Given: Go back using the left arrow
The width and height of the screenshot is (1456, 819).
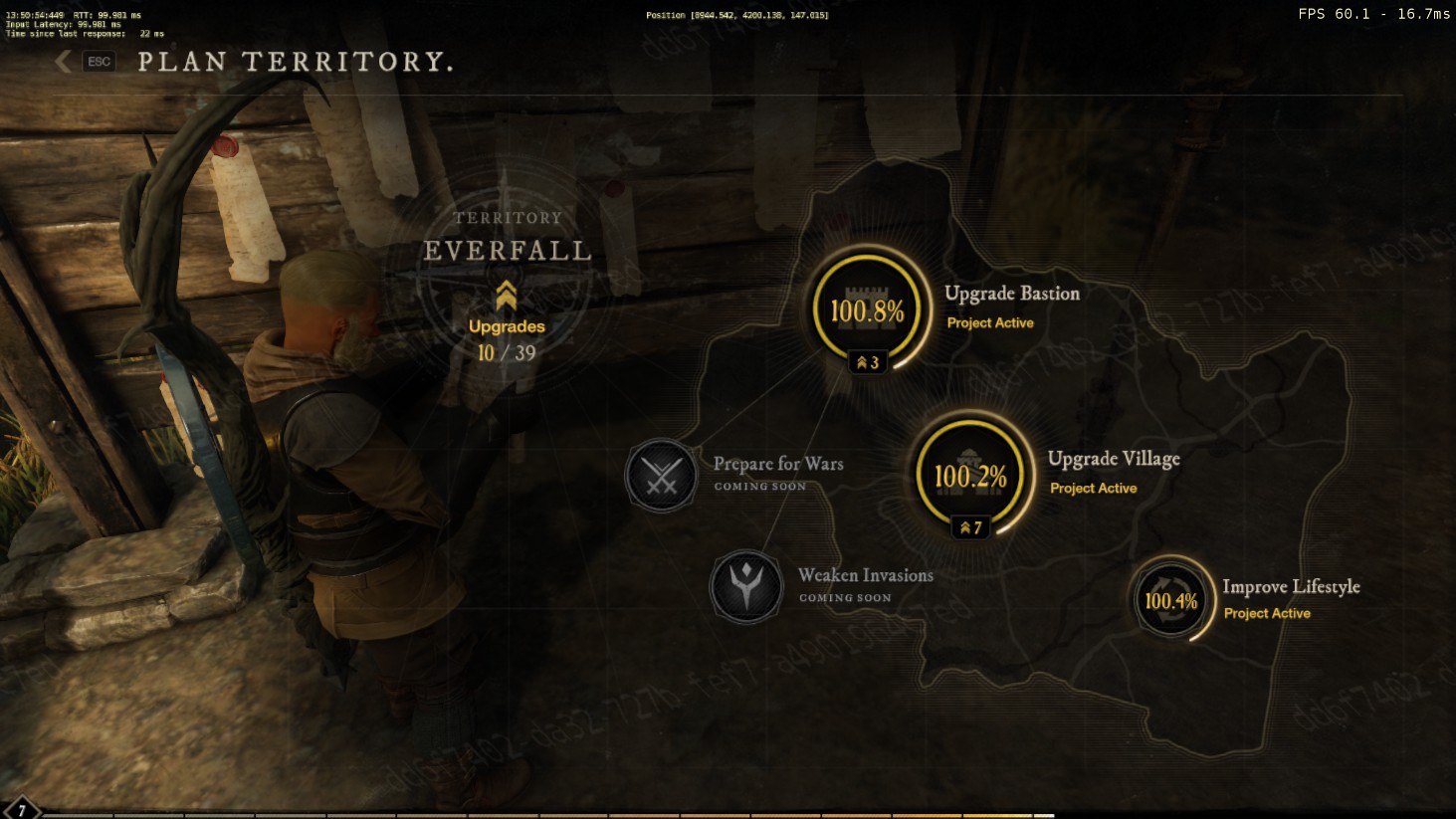Looking at the screenshot, I should click(64, 62).
